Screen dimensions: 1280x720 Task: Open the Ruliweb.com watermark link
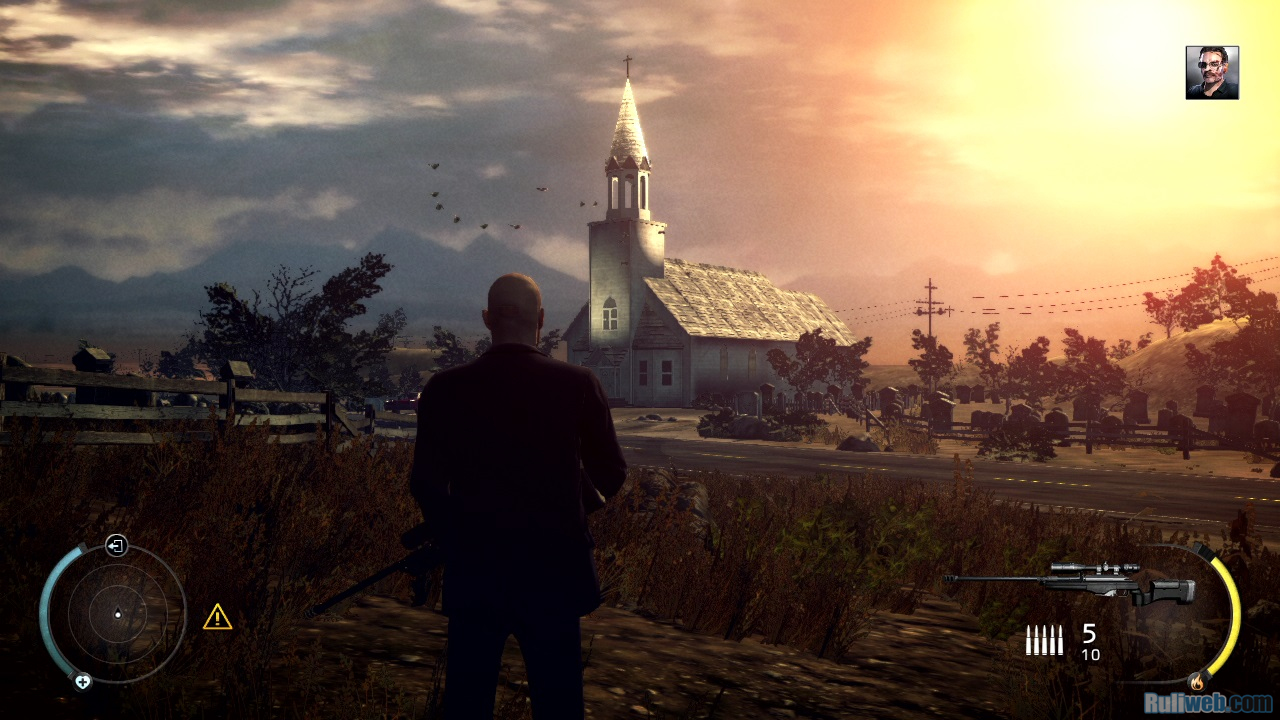(1207, 702)
